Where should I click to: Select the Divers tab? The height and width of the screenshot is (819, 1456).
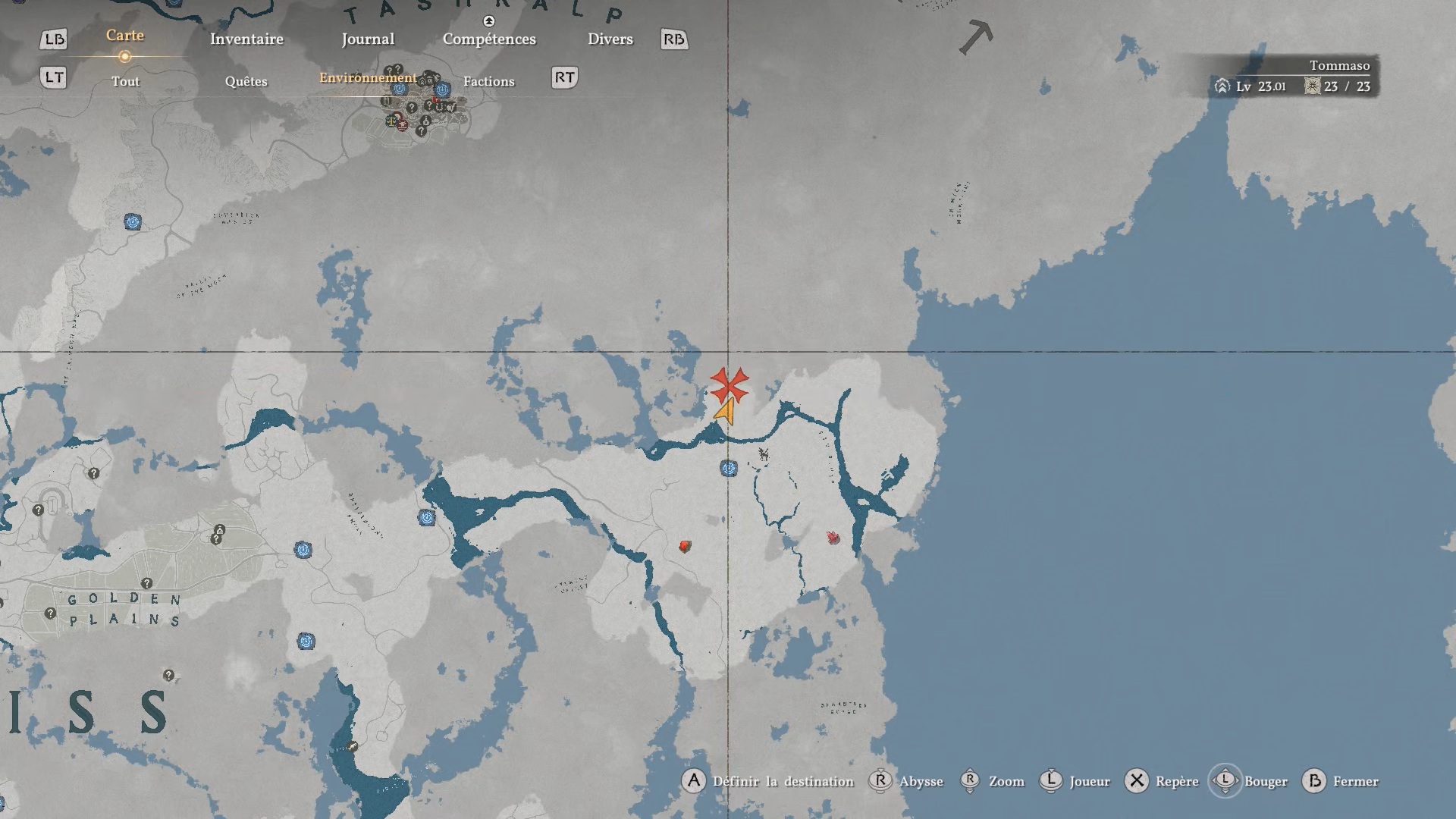(x=610, y=39)
